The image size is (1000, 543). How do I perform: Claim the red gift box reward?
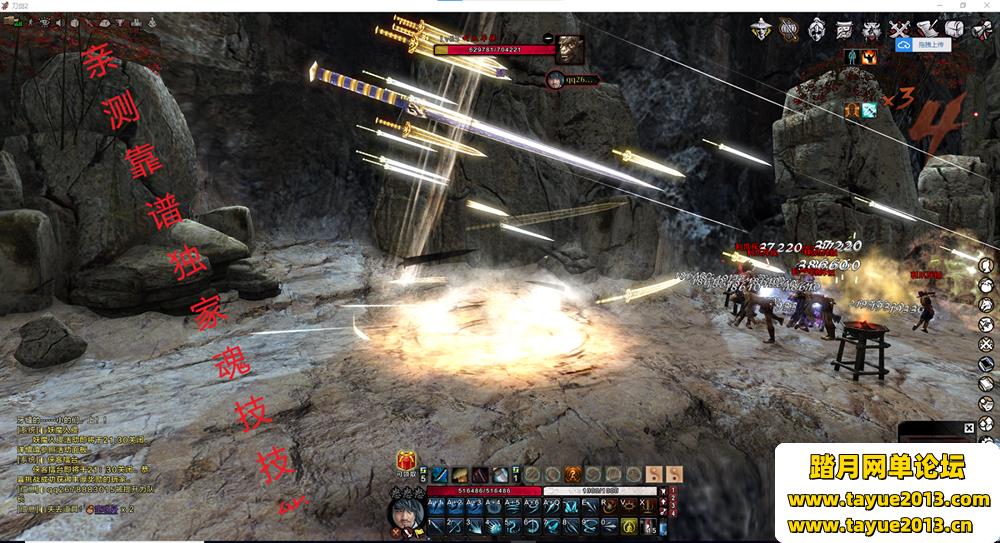(x=407, y=461)
